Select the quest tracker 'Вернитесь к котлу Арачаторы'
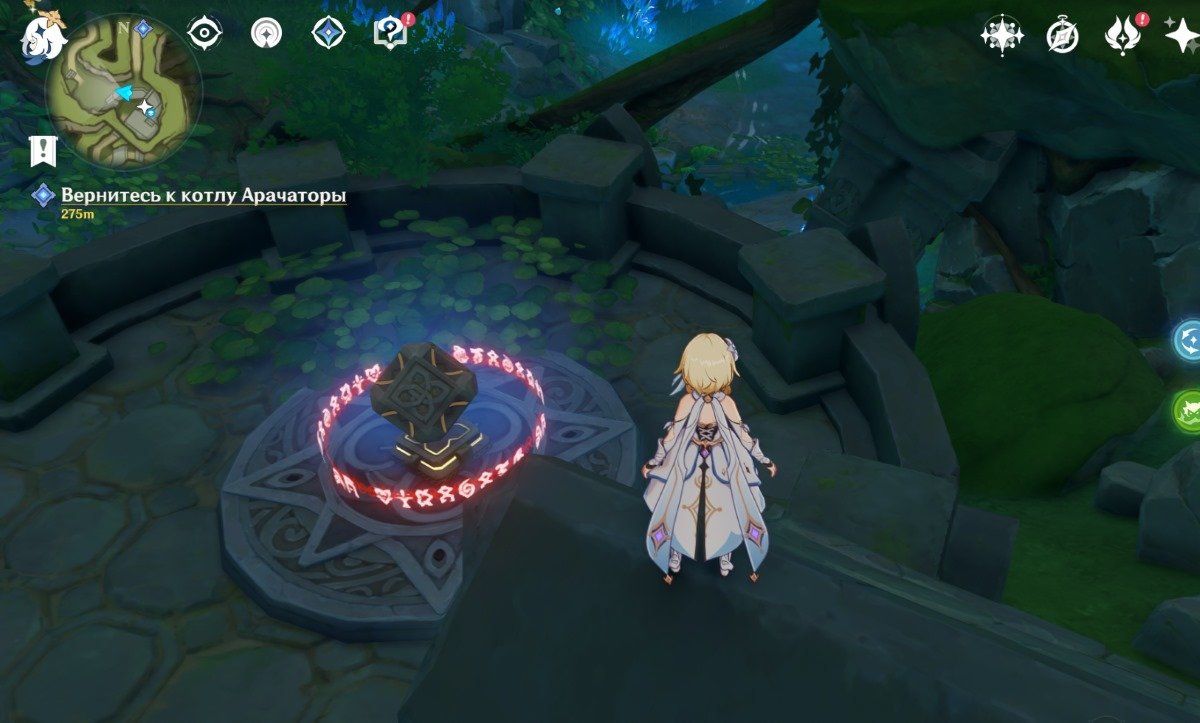Image resolution: width=1200 pixels, height=723 pixels. [x=203, y=195]
